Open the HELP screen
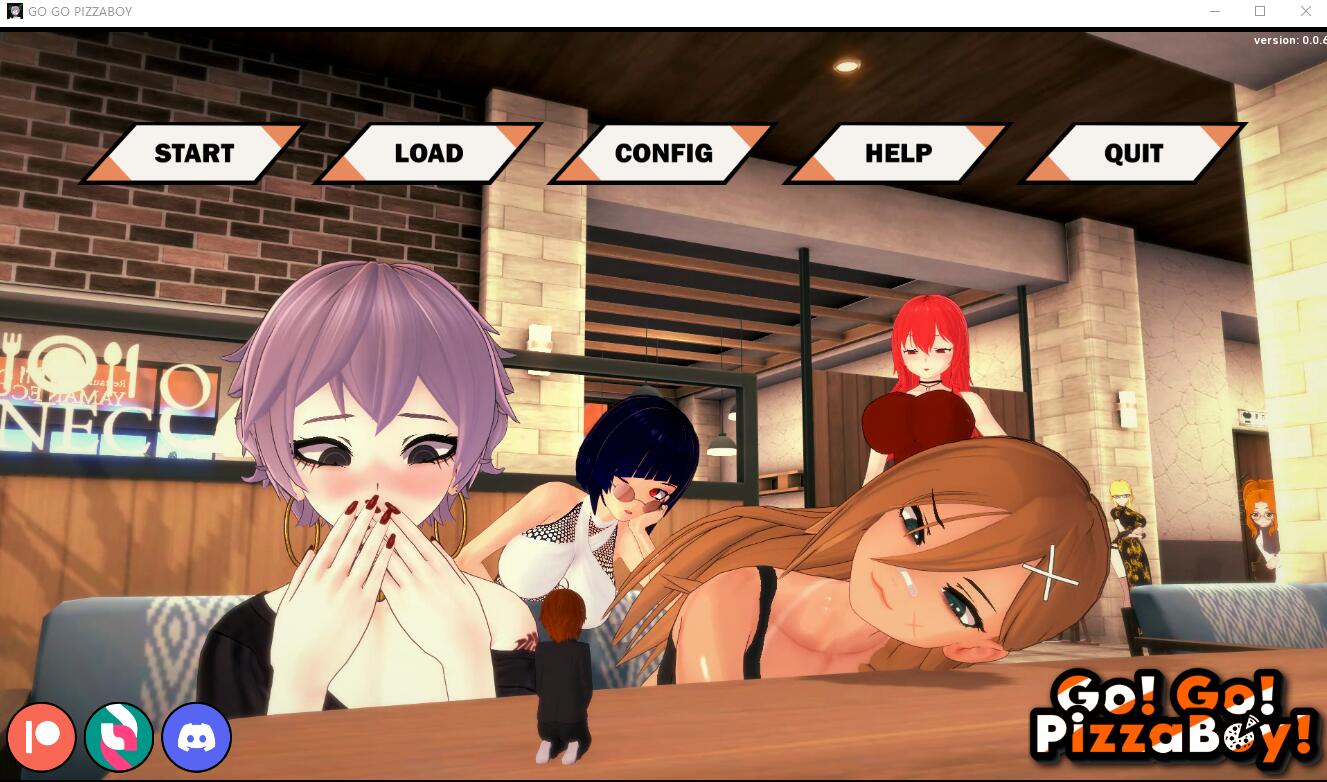Screen dimensions: 1327x782 [x=897, y=152]
